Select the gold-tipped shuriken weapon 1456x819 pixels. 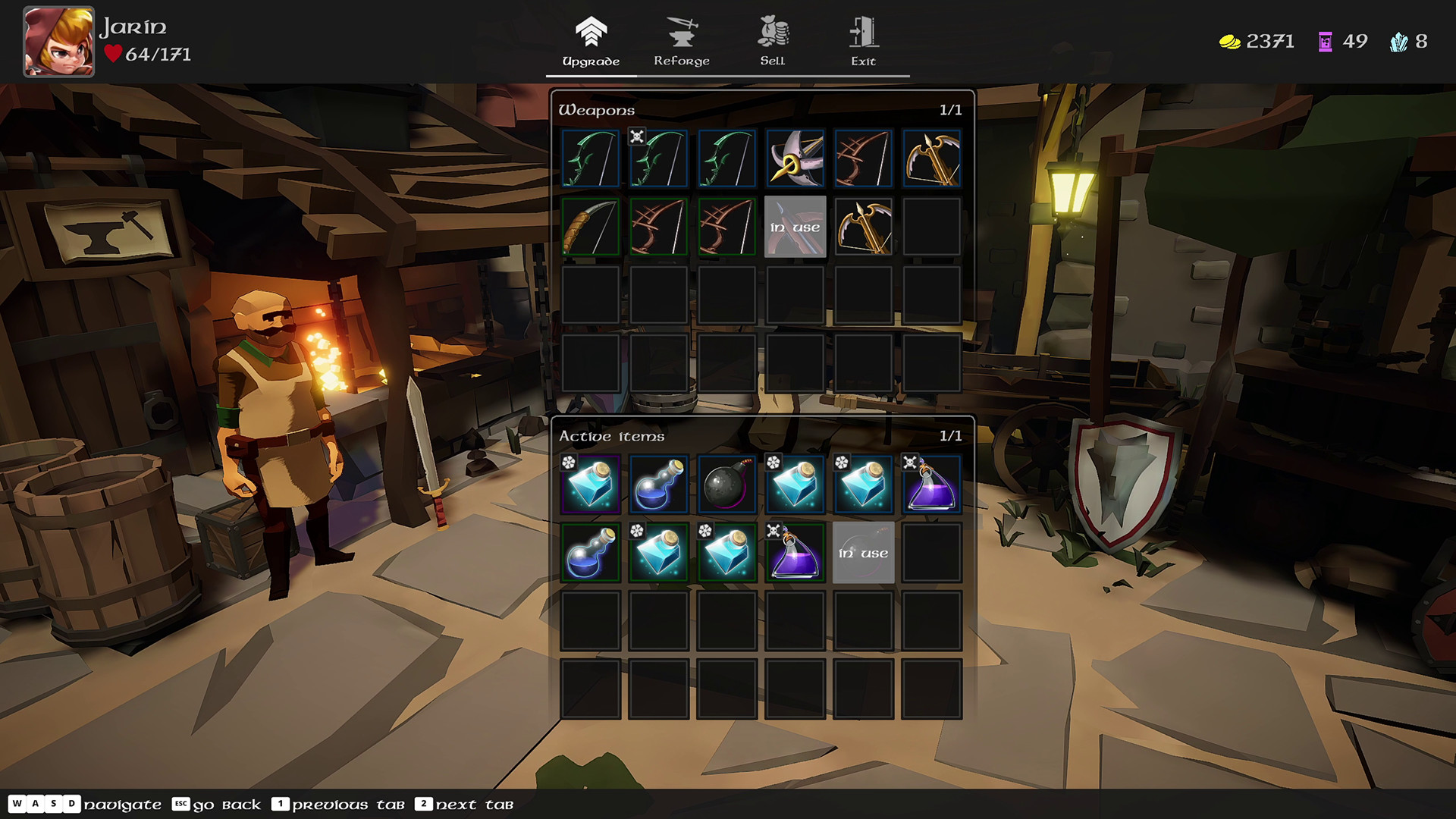click(x=795, y=158)
